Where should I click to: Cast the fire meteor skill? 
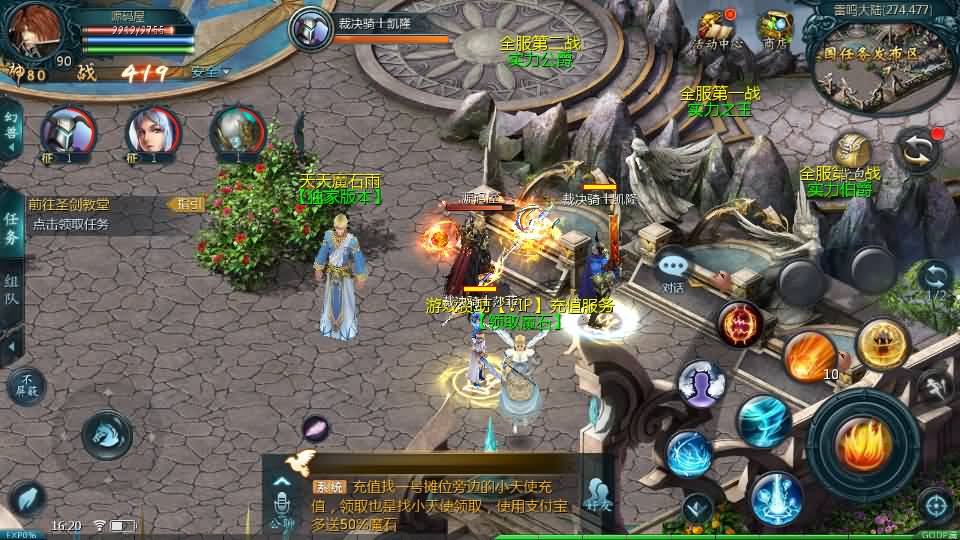click(808, 356)
